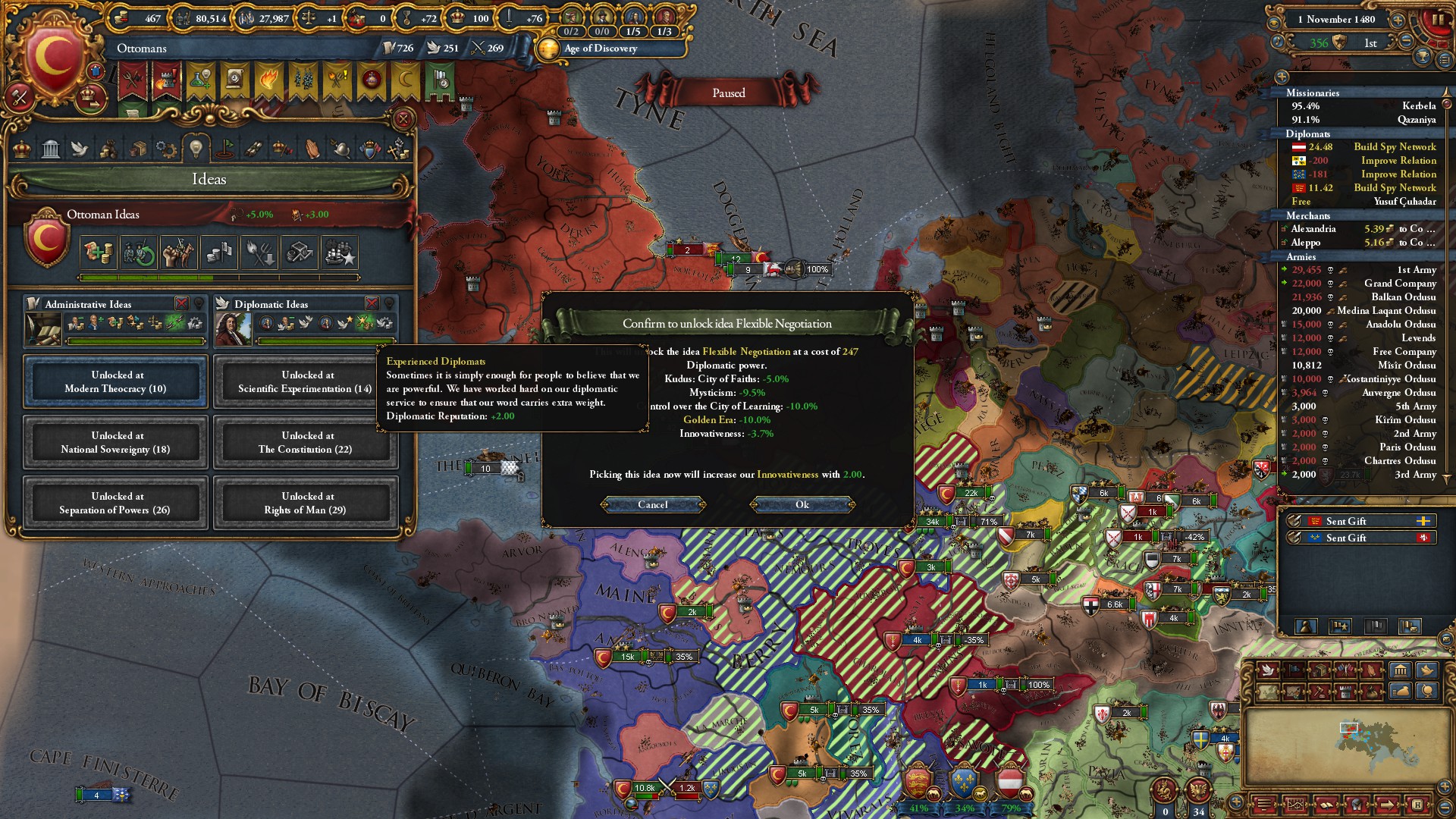Image resolution: width=1456 pixels, height=819 pixels.
Task: Cancel the Flexible Negotiation confirmation
Action: (652, 505)
